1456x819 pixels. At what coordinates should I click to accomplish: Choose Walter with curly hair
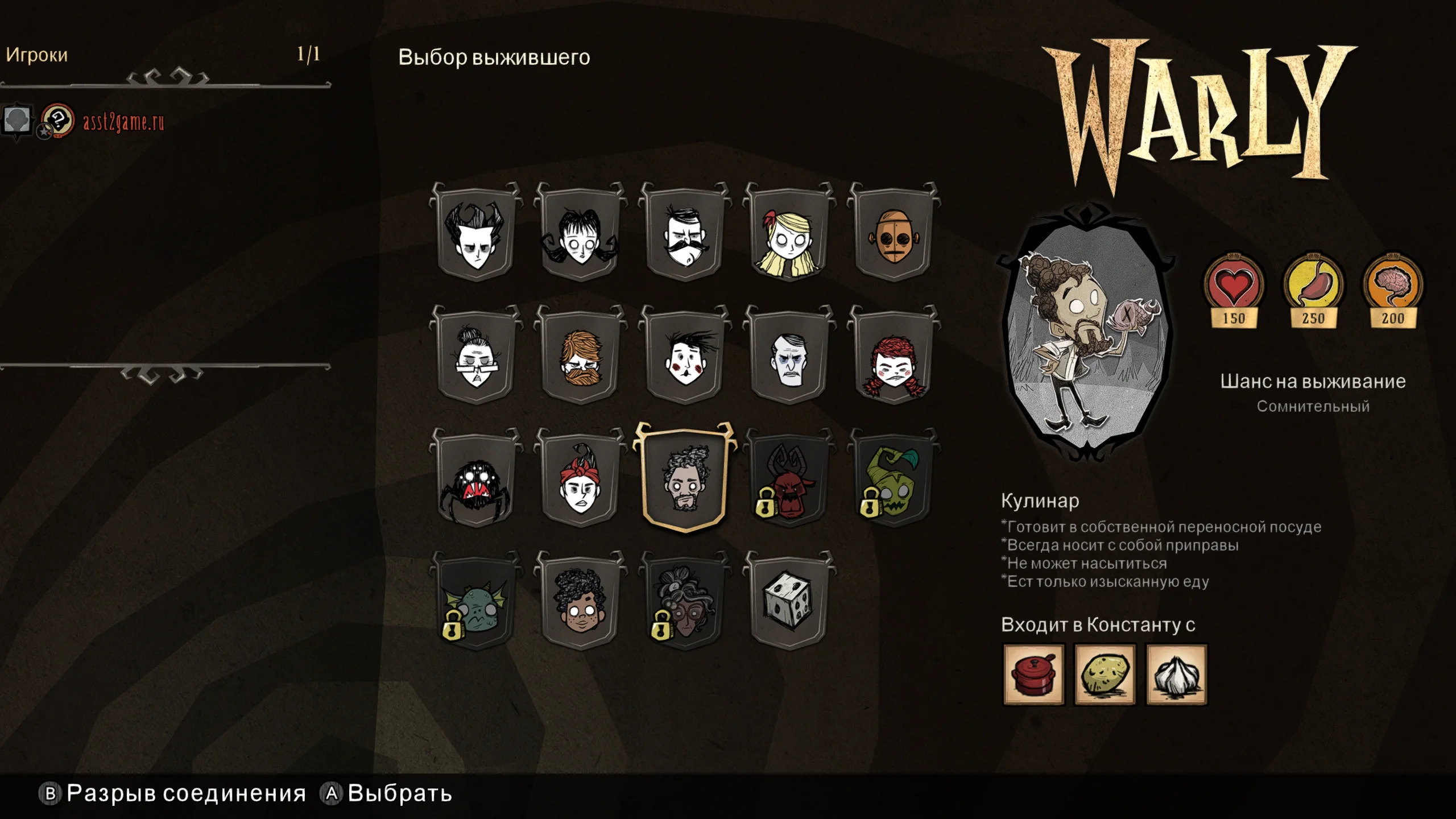point(580,603)
